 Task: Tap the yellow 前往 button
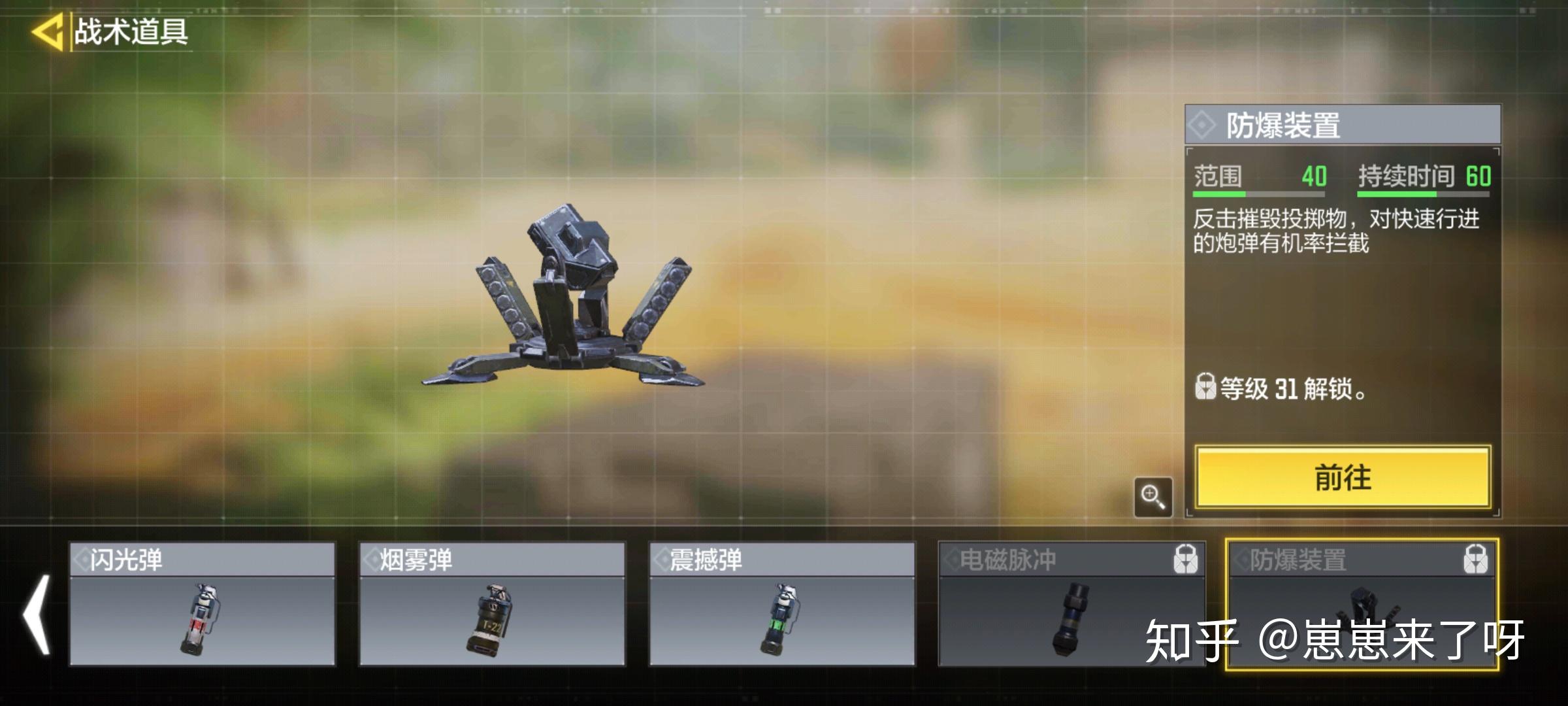[x=1343, y=477]
